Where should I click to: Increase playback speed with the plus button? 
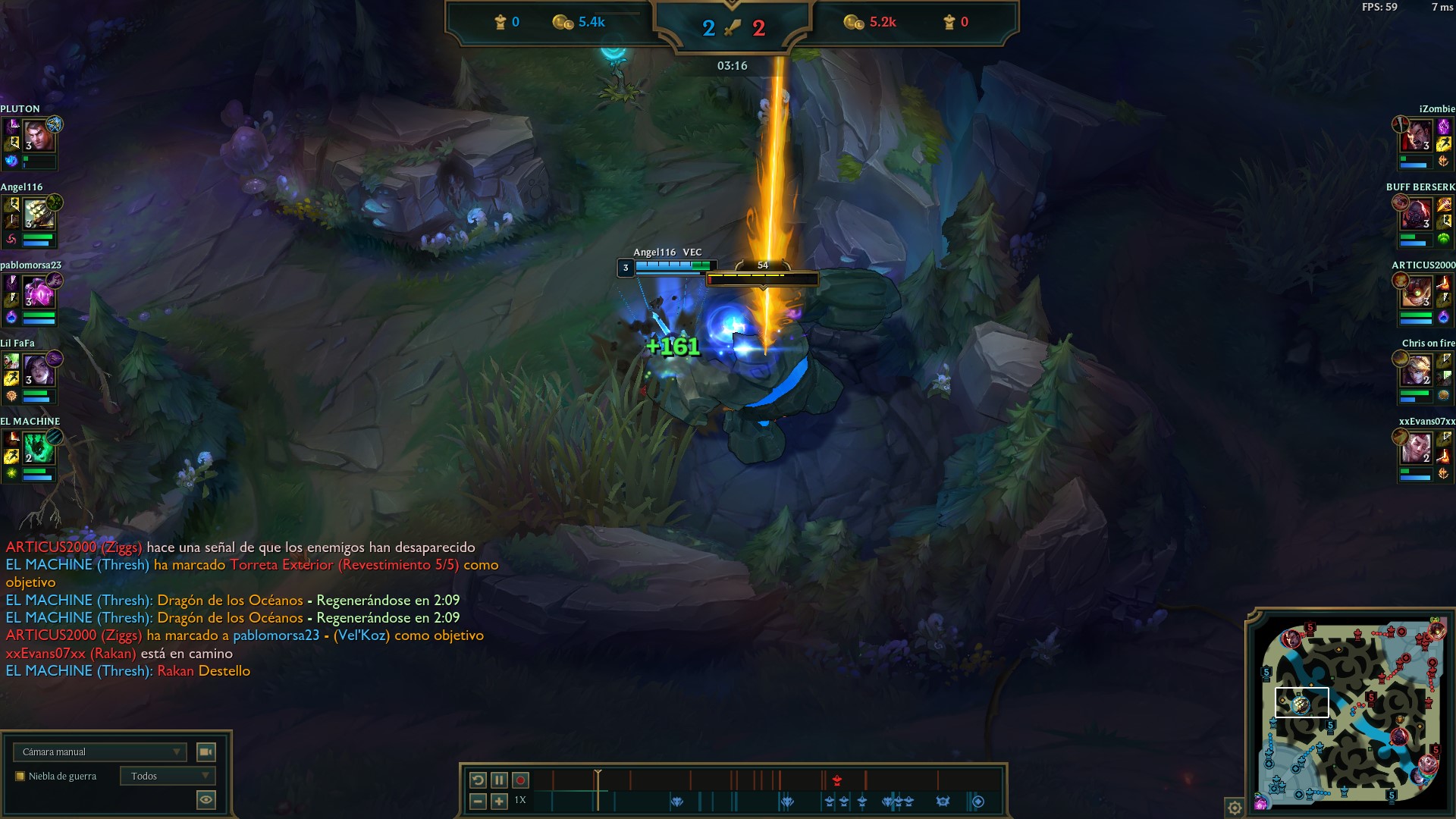tap(499, 801)
